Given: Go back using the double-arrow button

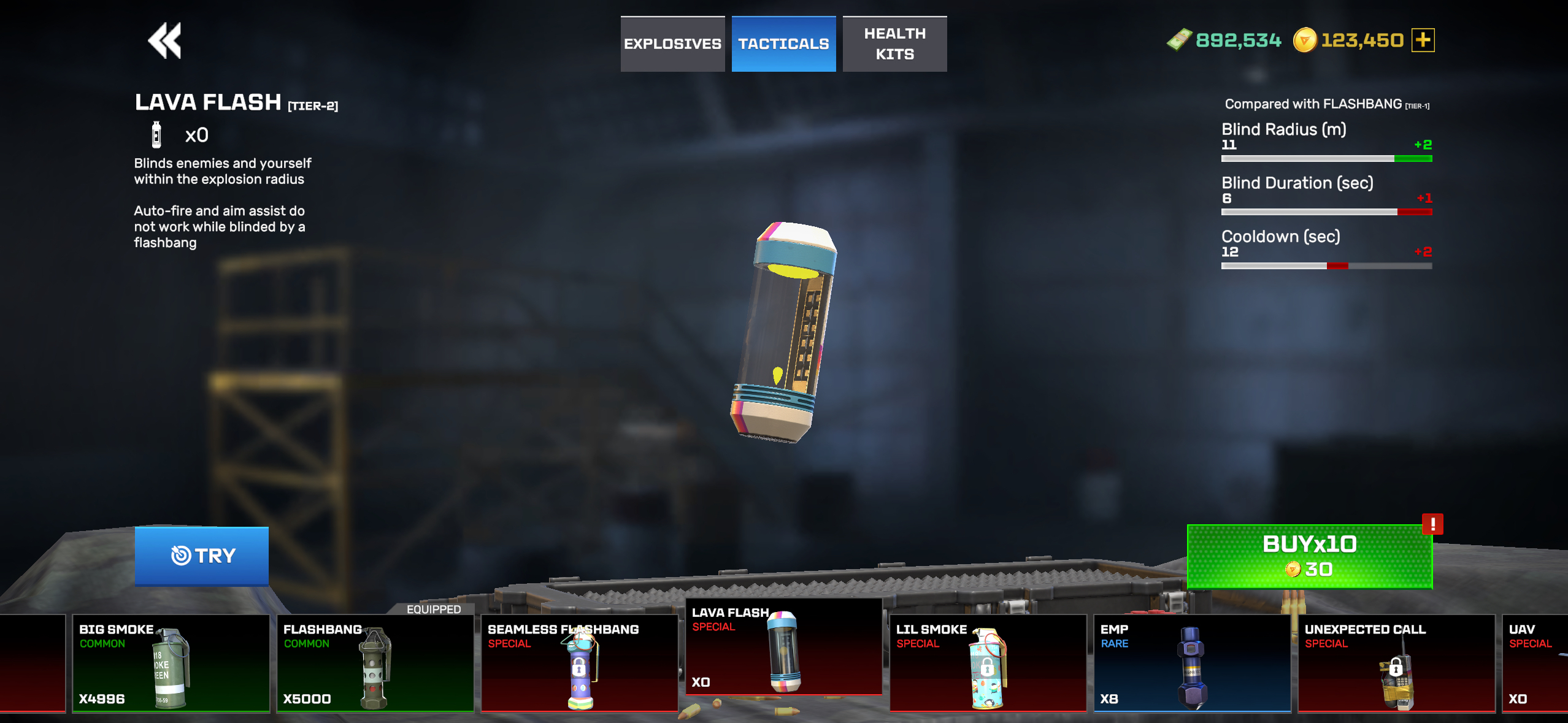Looking at the screenshot, I should 164,41.
